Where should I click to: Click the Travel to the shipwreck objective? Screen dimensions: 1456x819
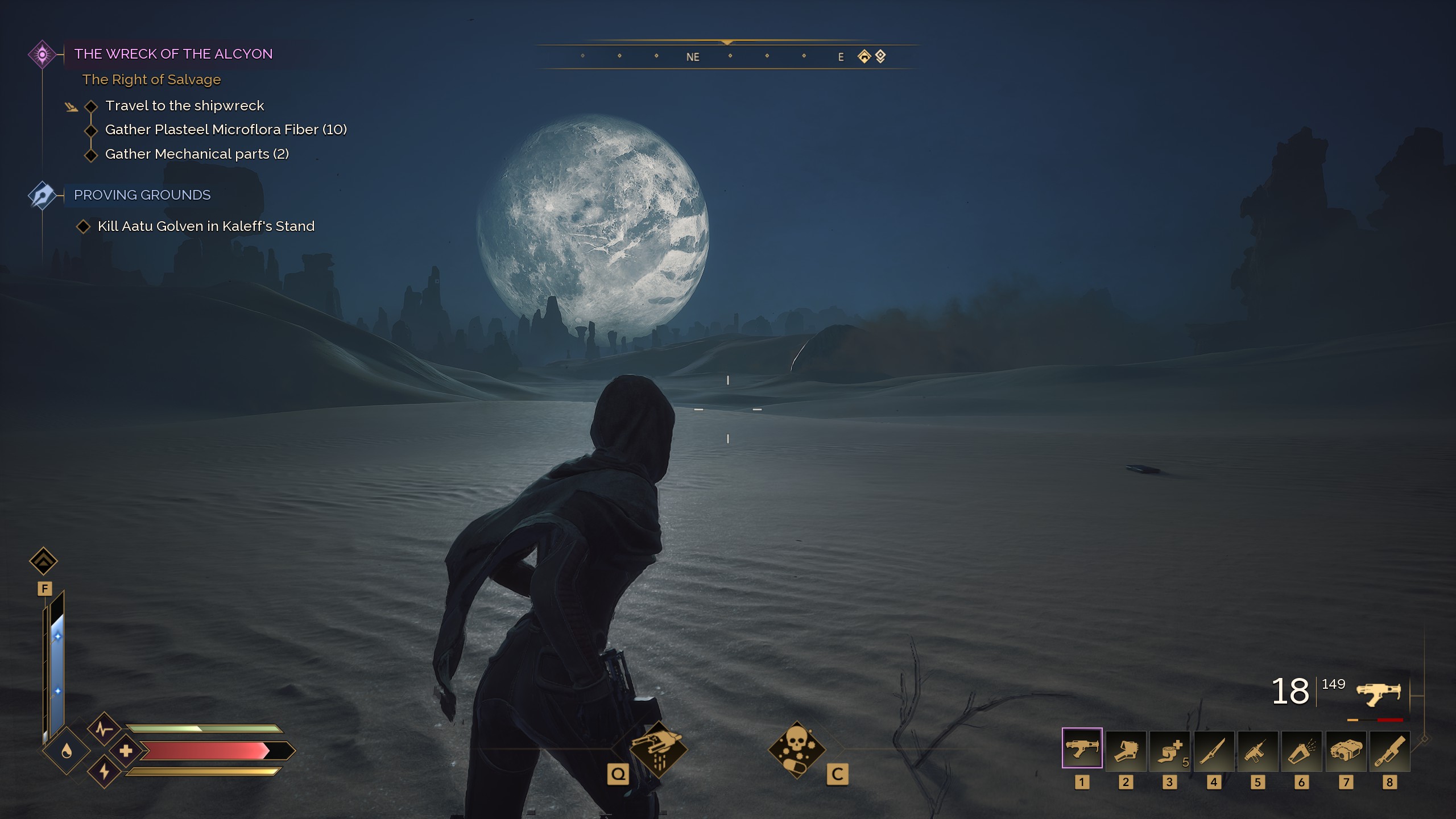pos(184,106)
